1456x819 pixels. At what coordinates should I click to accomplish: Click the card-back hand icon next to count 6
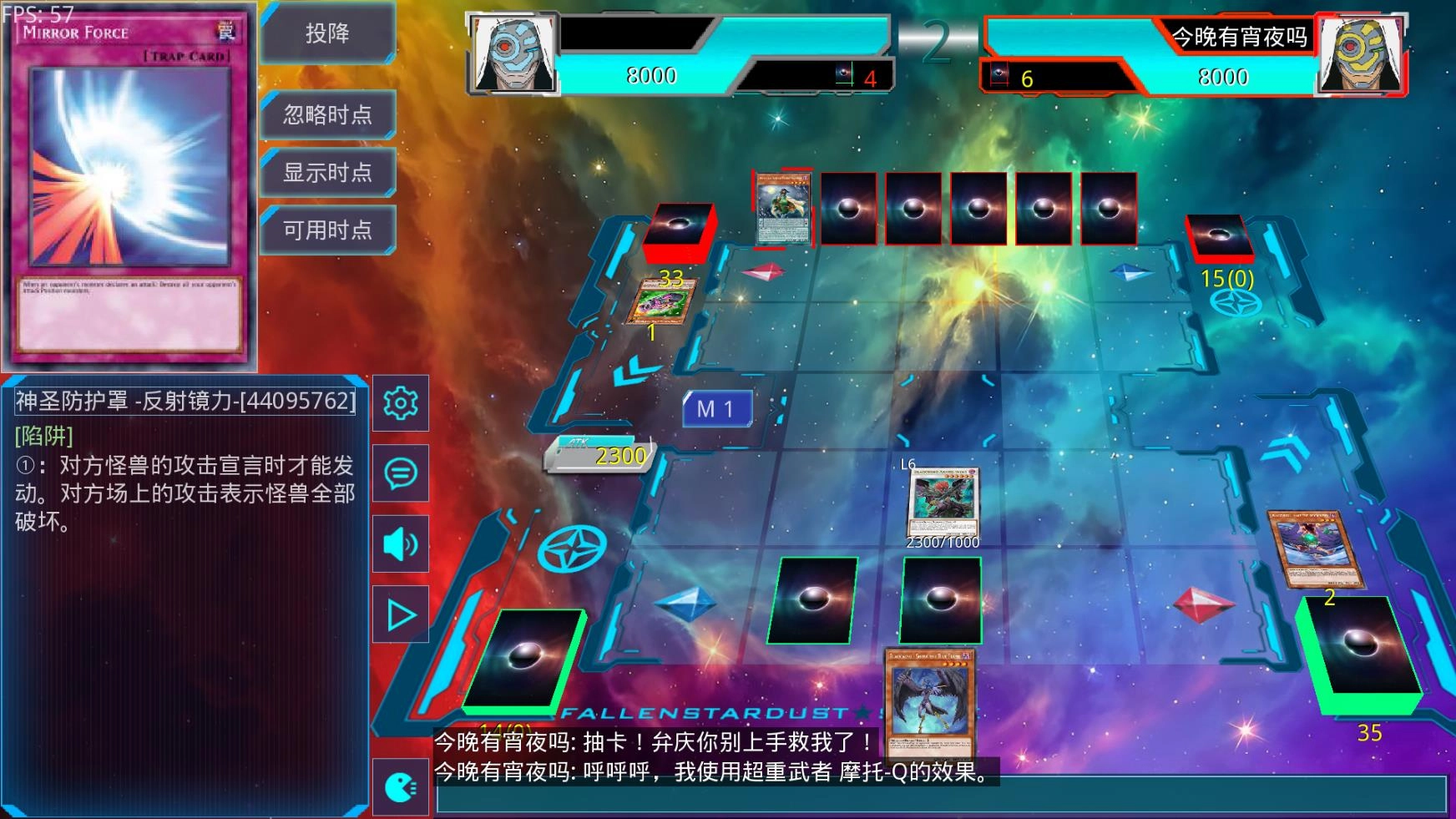[x=998, y=73]
